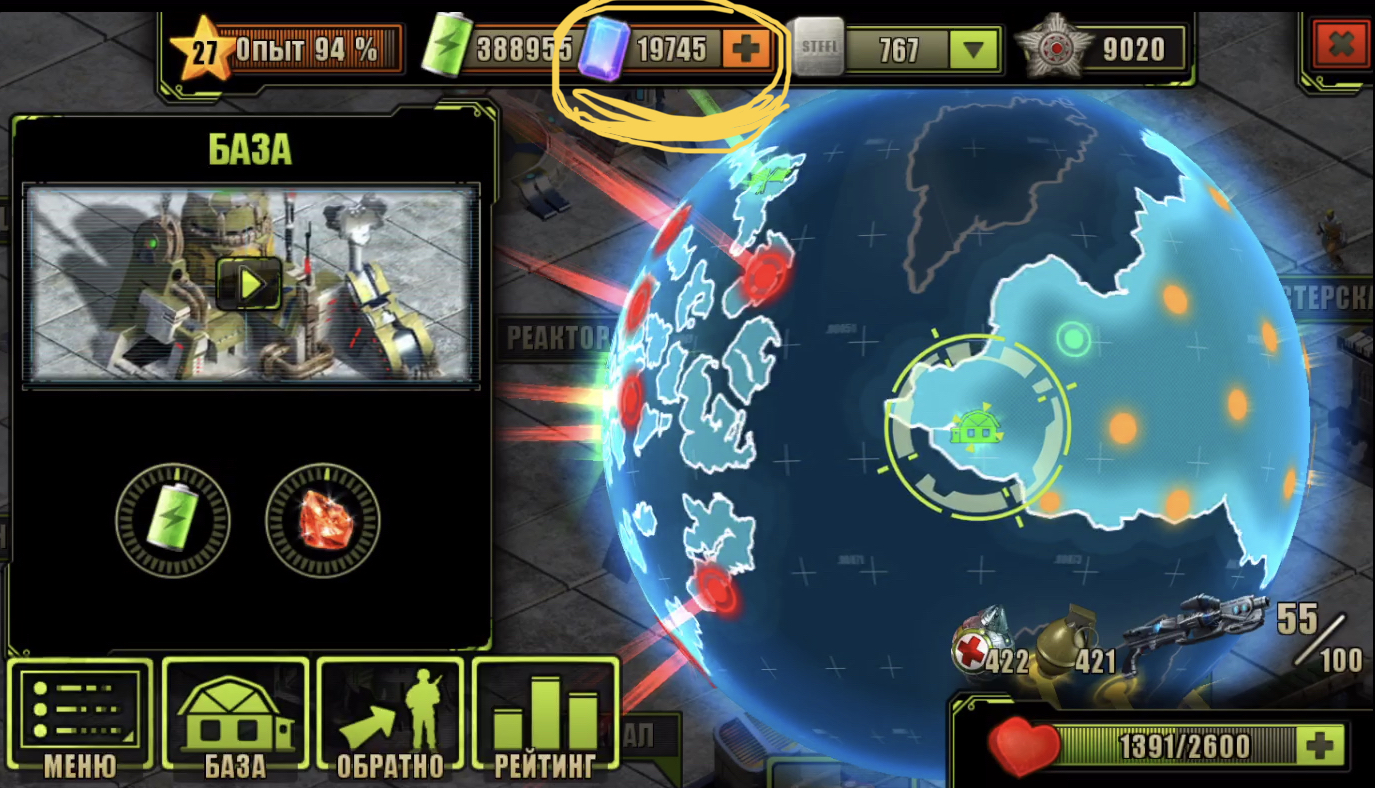
Task: Click the green circle marker on the globe
Action: click(x=1073, y=339)
